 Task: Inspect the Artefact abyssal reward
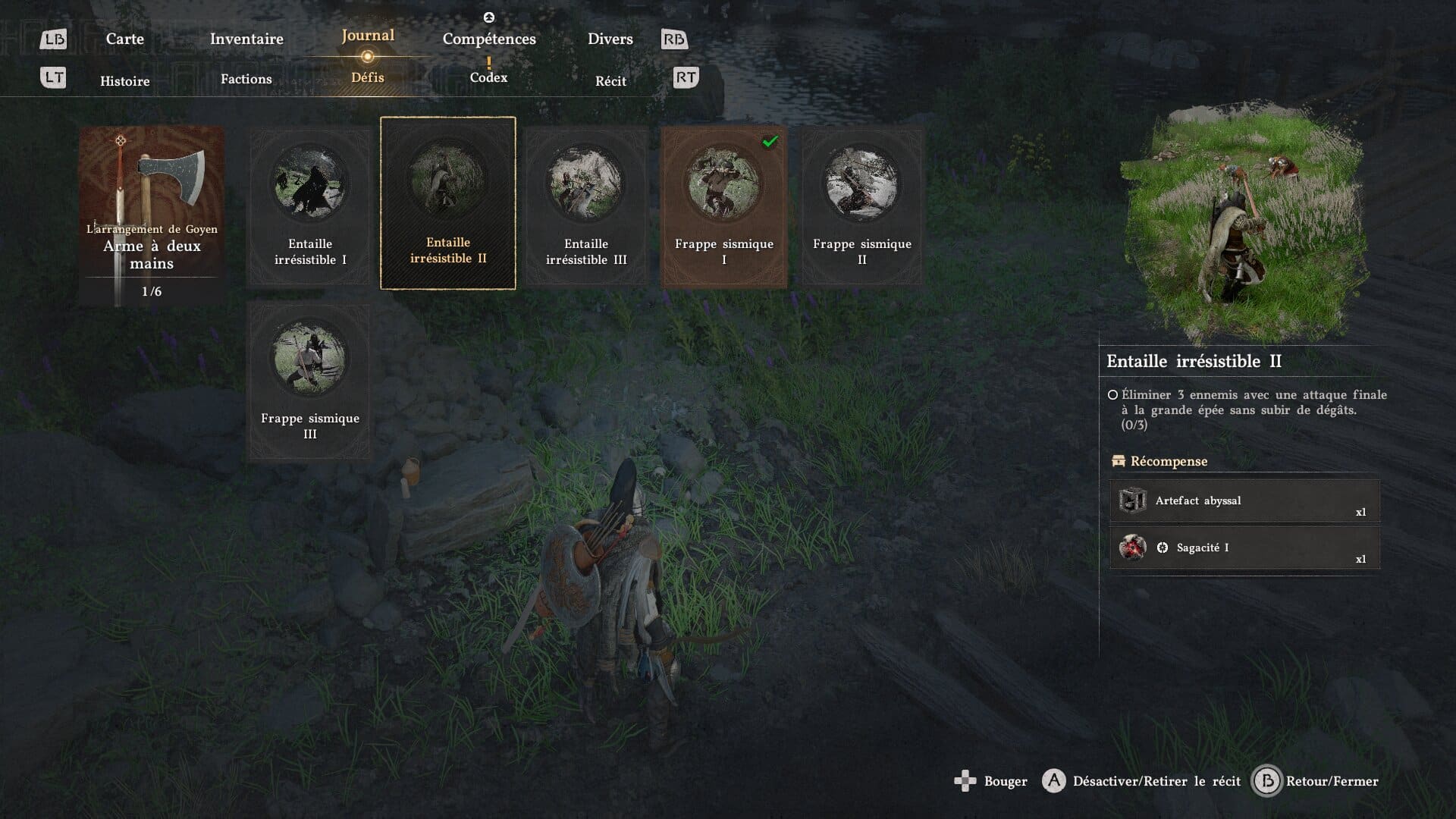click(1244, 500)
